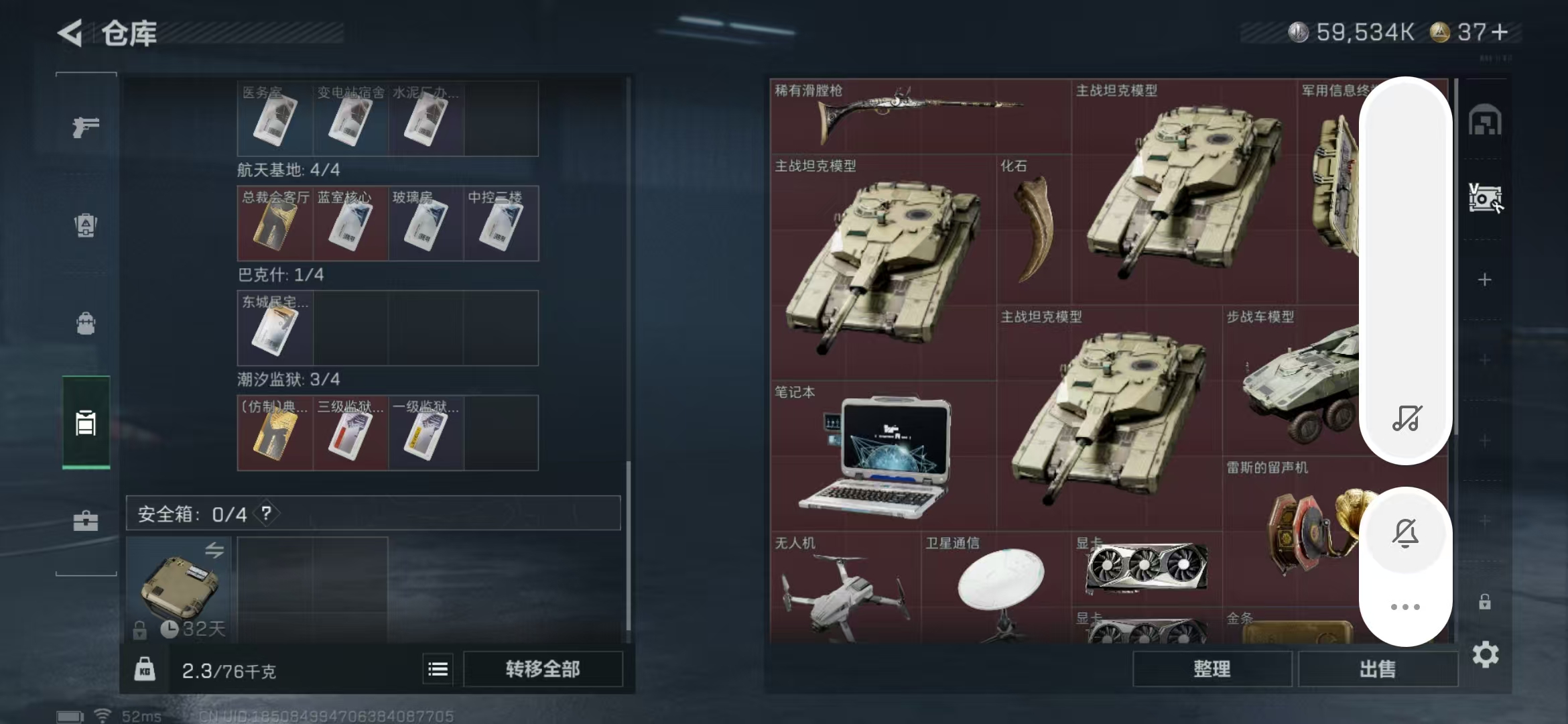Select the backpack category tab
This screenshot has width=1568, height=724.
tap(86, 324)
